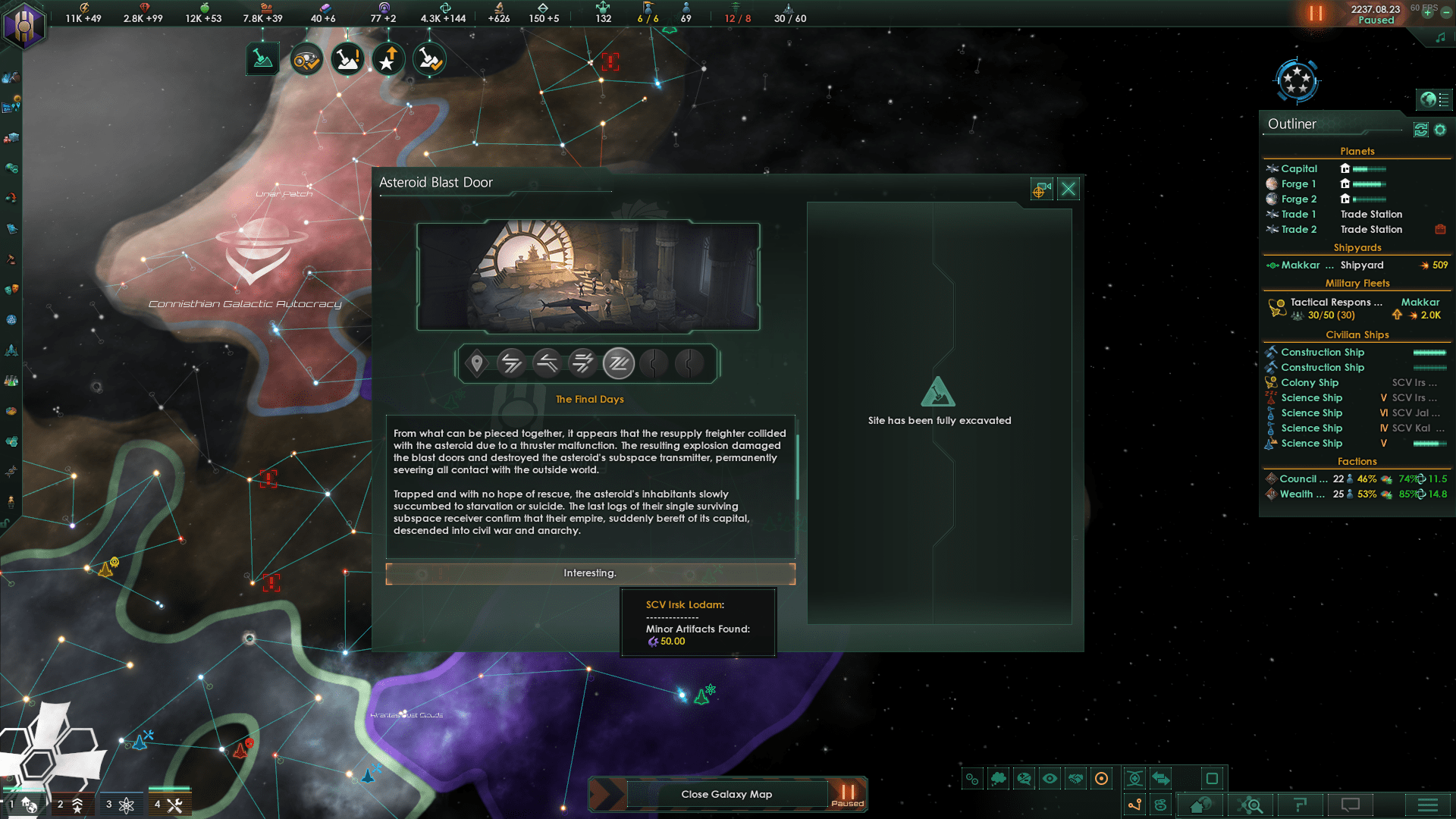Toggle the pause button top right
This screenshot has width=1456, height=819.
pos(1316,13)
